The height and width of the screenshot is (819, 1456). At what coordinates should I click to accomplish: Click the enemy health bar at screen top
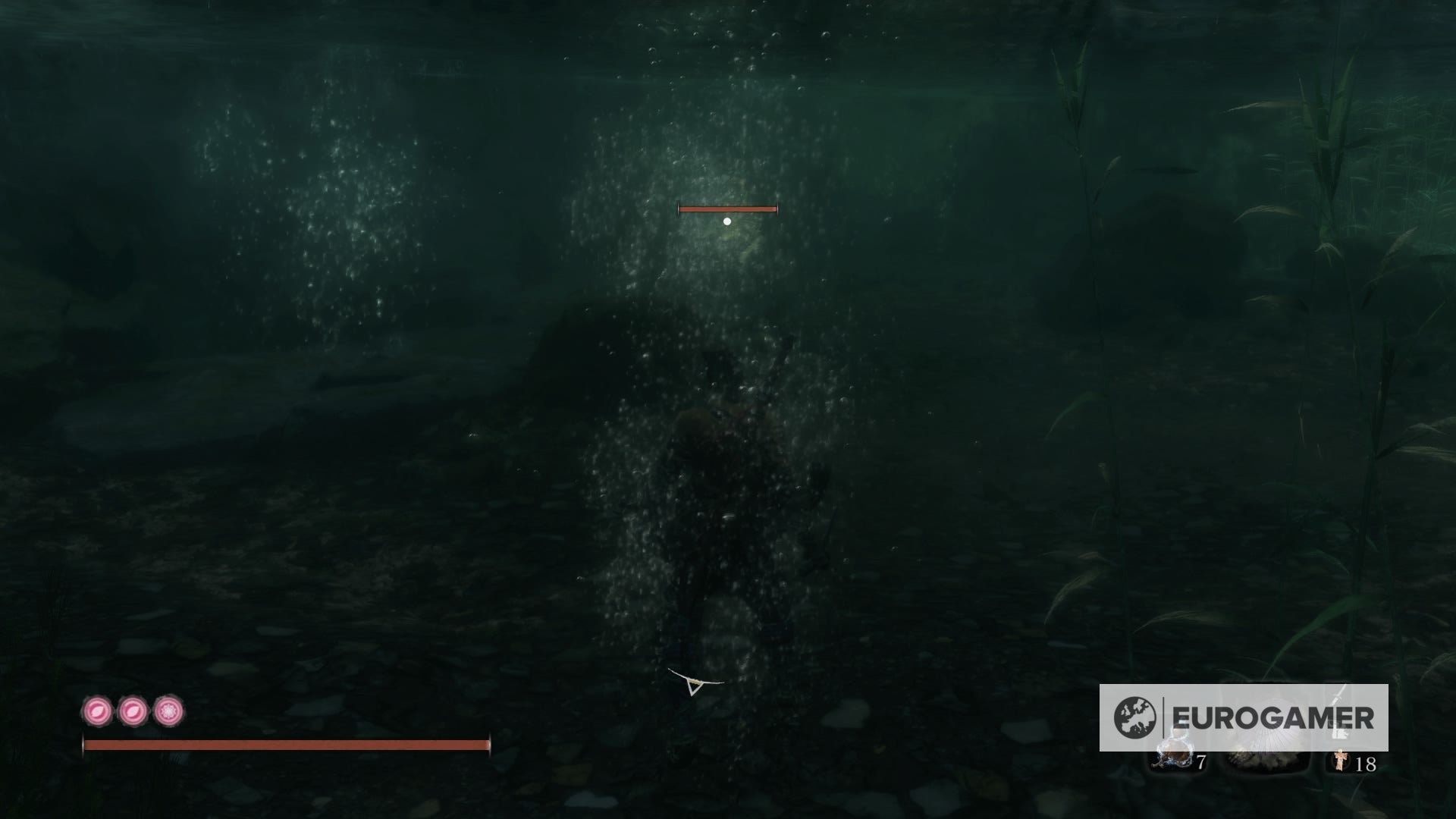727,209
